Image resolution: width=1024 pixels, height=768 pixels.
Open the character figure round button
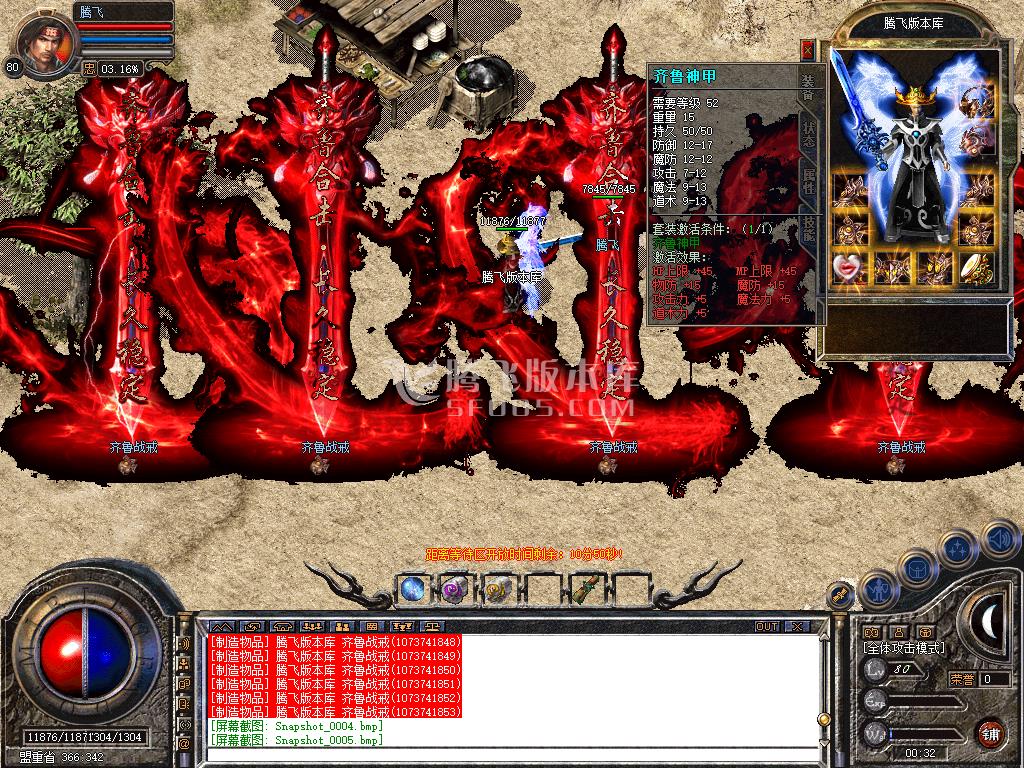878,589
